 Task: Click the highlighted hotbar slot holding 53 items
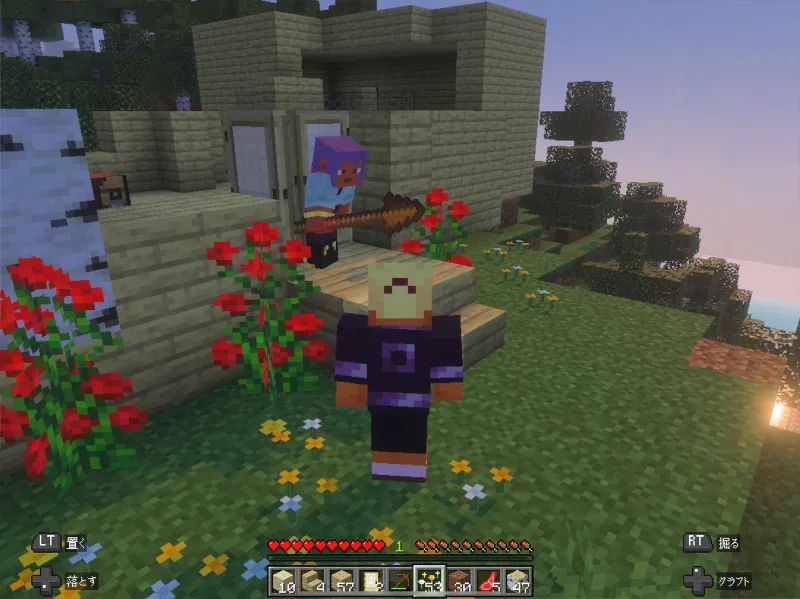429,580
